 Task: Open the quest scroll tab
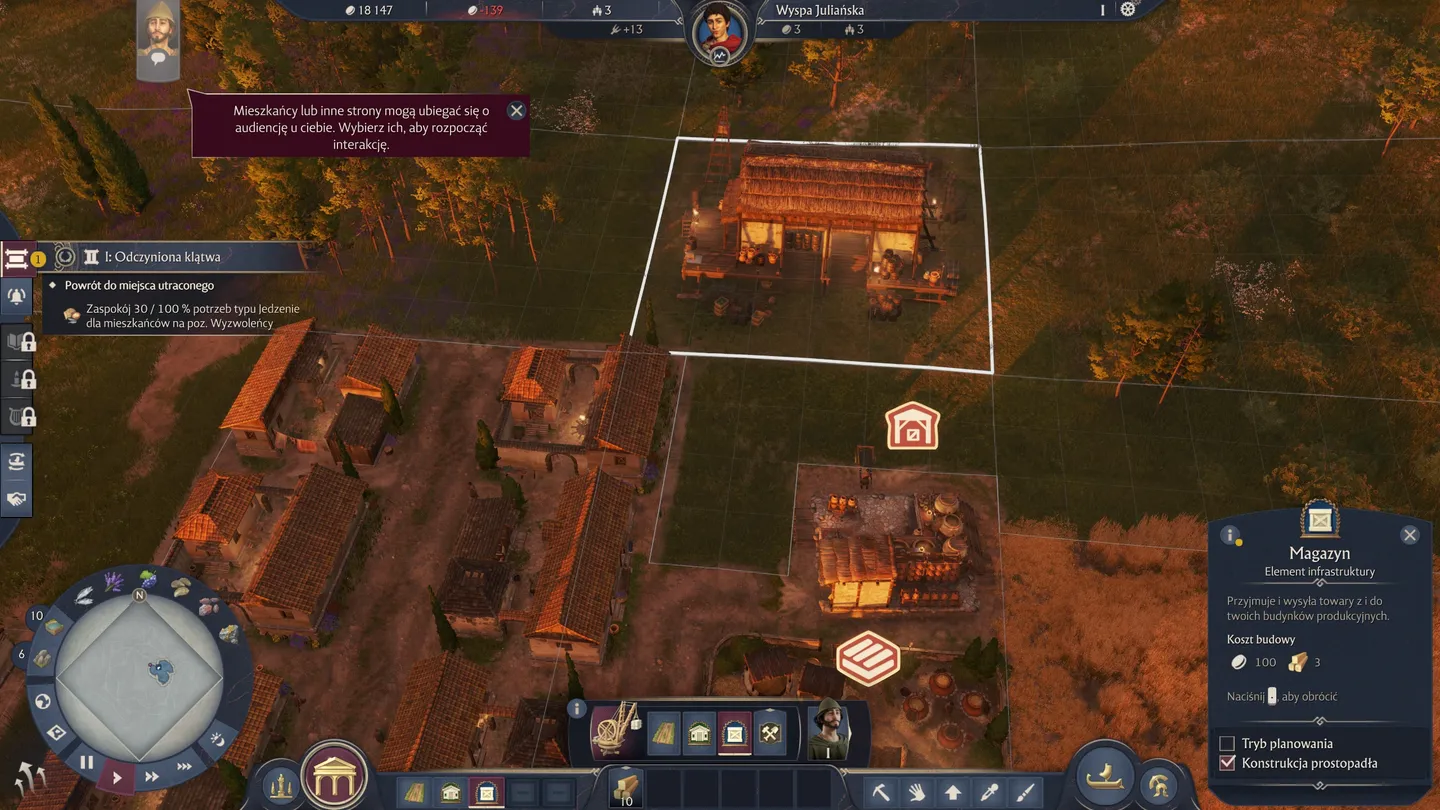[x=16, y=259]
